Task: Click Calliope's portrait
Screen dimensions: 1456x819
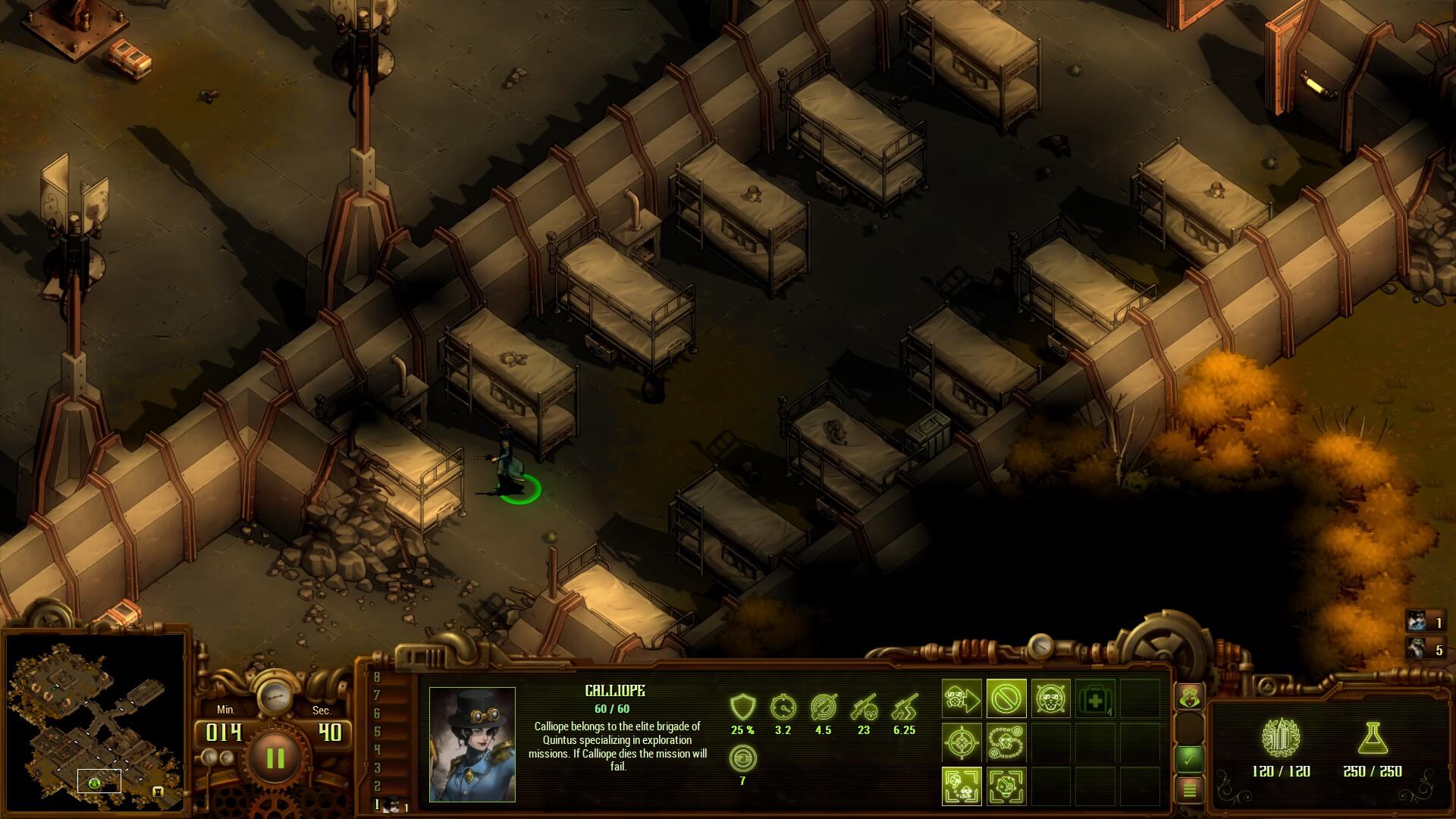Action: (x=472, y=744)
